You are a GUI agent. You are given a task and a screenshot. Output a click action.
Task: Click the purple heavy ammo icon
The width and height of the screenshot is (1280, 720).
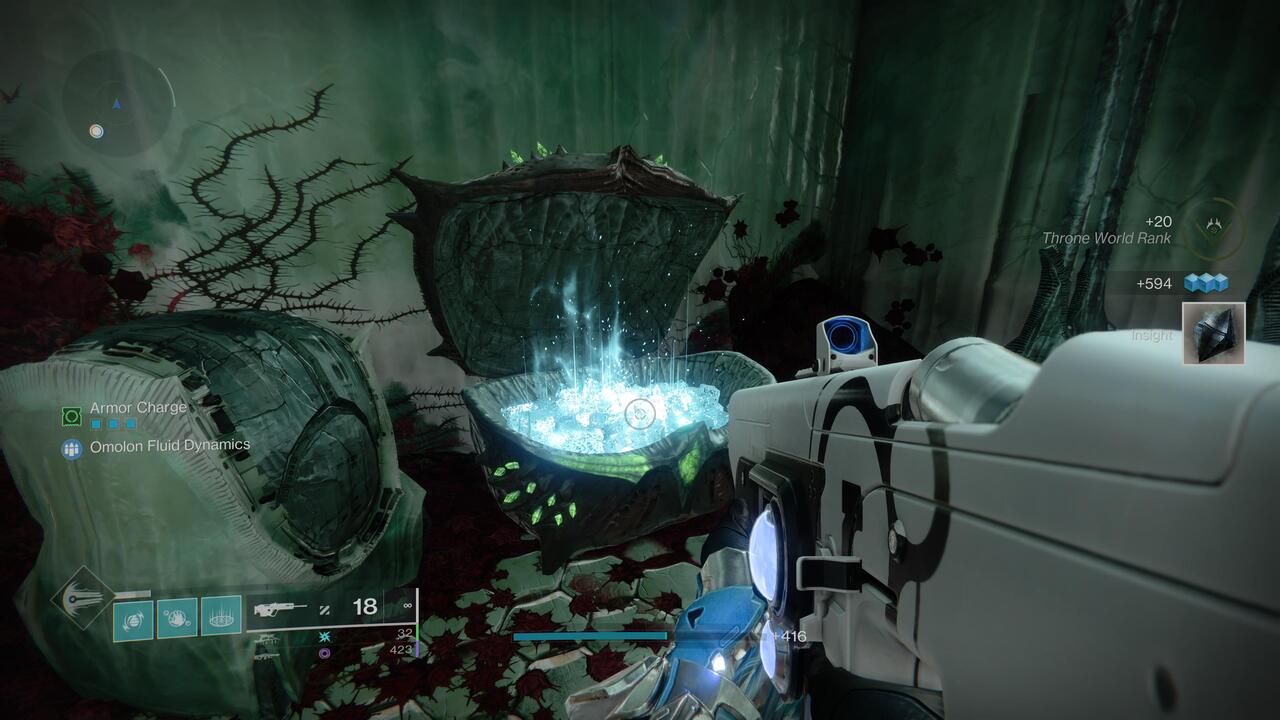324,653
